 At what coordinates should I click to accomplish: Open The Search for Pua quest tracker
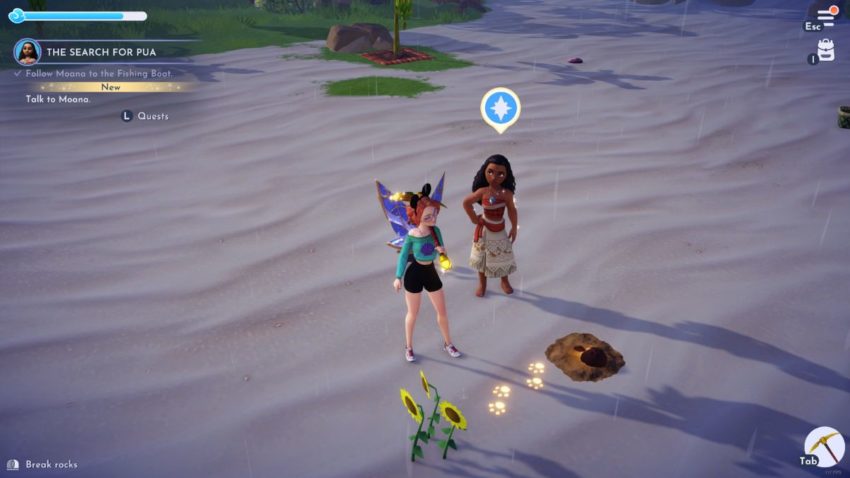click(x=101, y=52)
